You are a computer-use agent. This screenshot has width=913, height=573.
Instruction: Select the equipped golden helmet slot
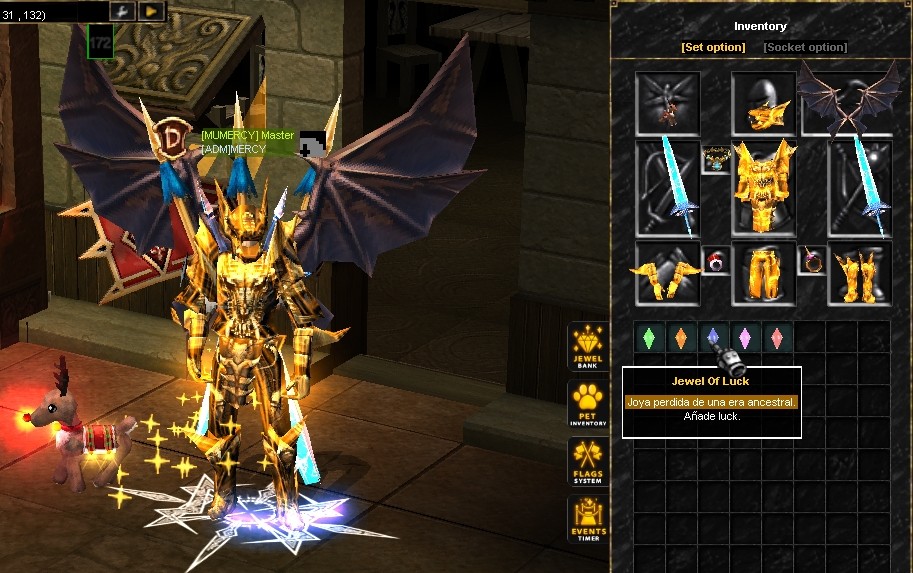(x=763, y=104)
